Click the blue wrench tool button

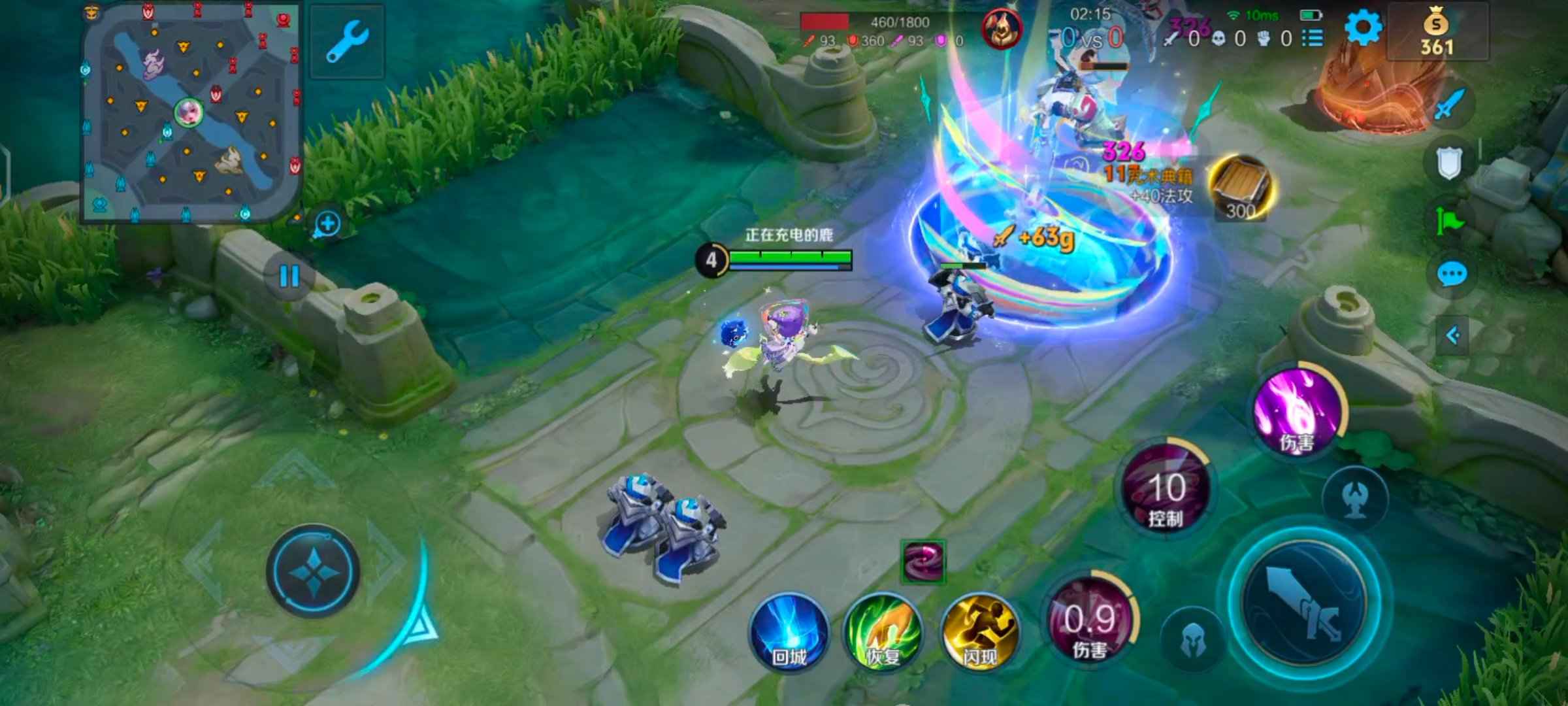[x=347, y=41]
